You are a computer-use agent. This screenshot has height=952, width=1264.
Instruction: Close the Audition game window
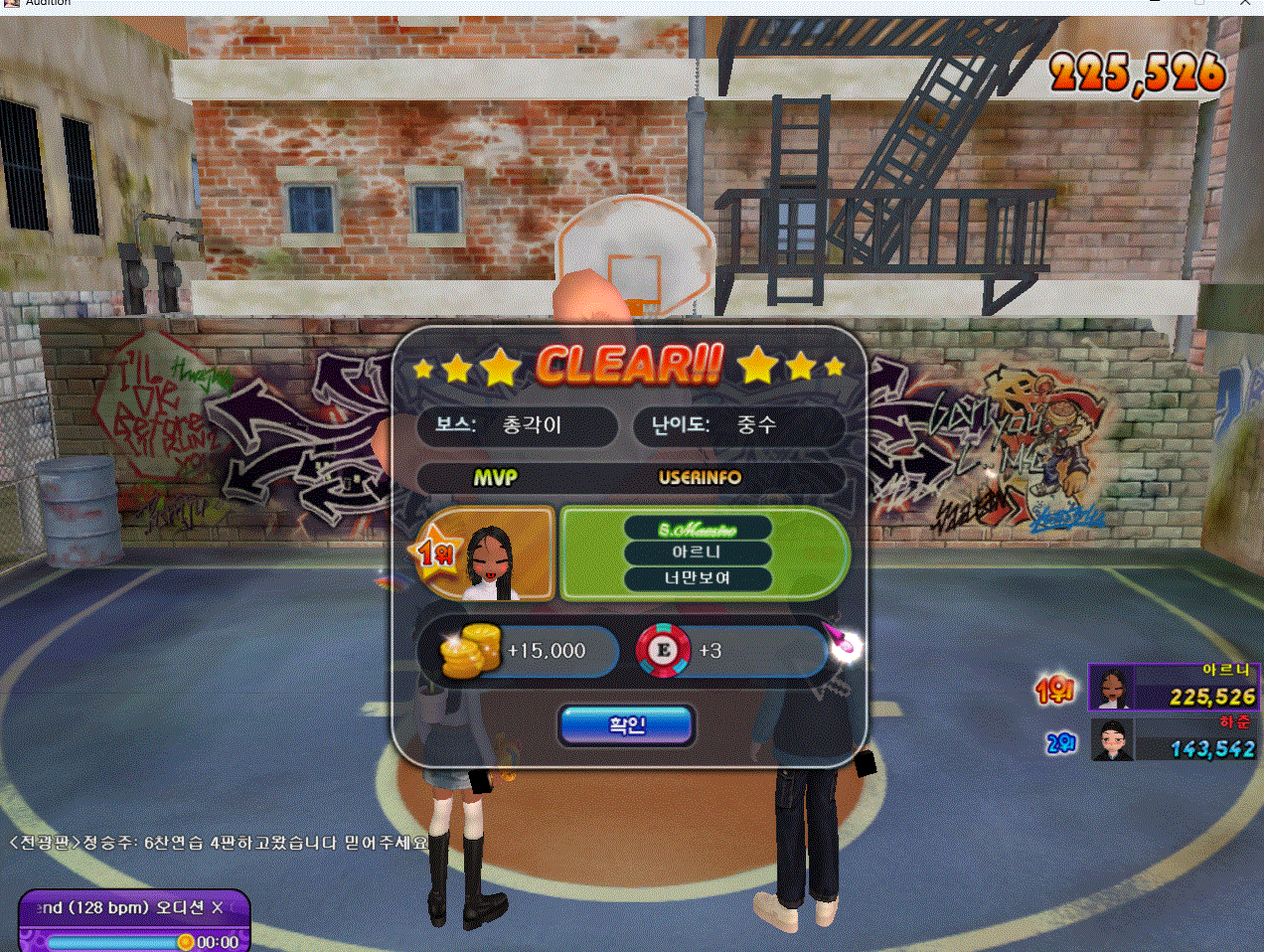1245,3
